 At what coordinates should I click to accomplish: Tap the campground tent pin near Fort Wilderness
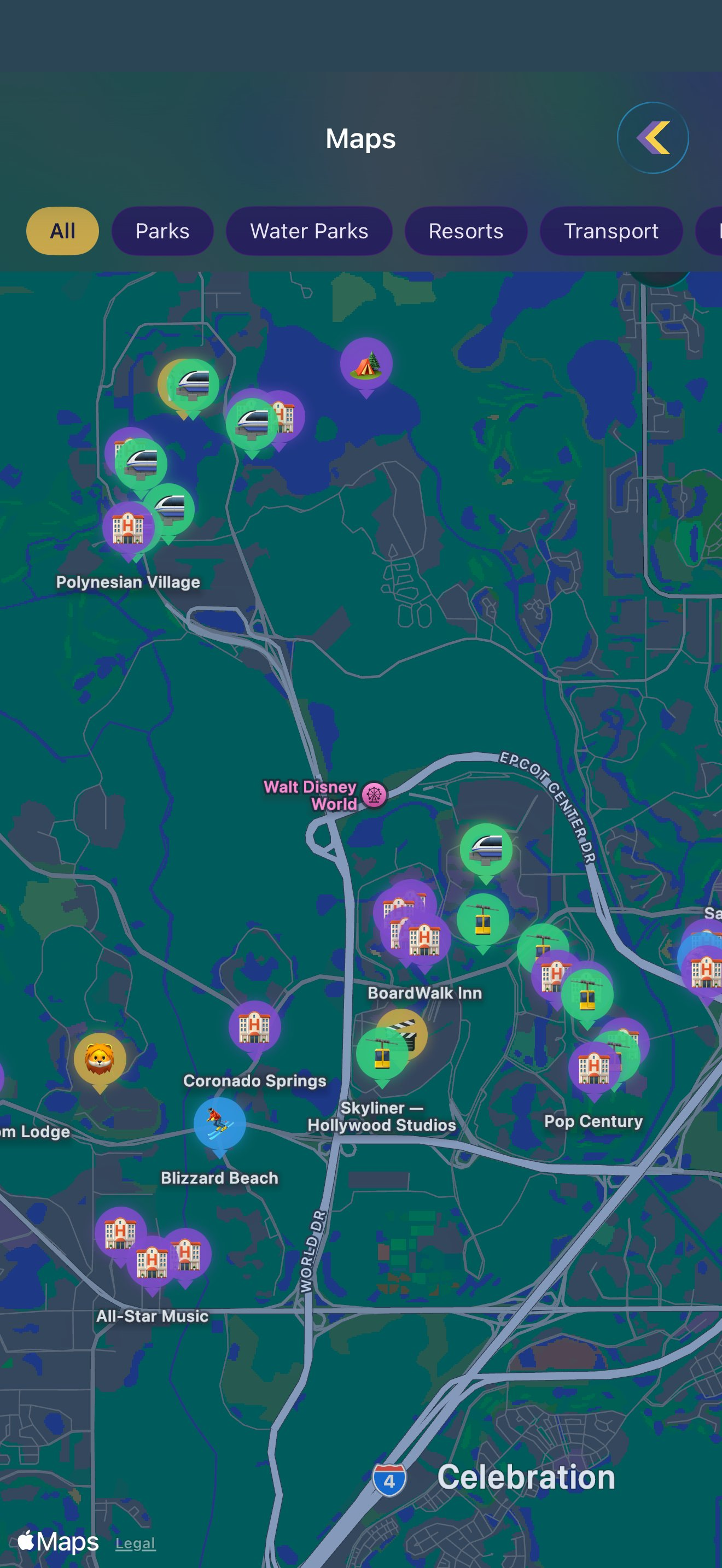coord(365,363)
